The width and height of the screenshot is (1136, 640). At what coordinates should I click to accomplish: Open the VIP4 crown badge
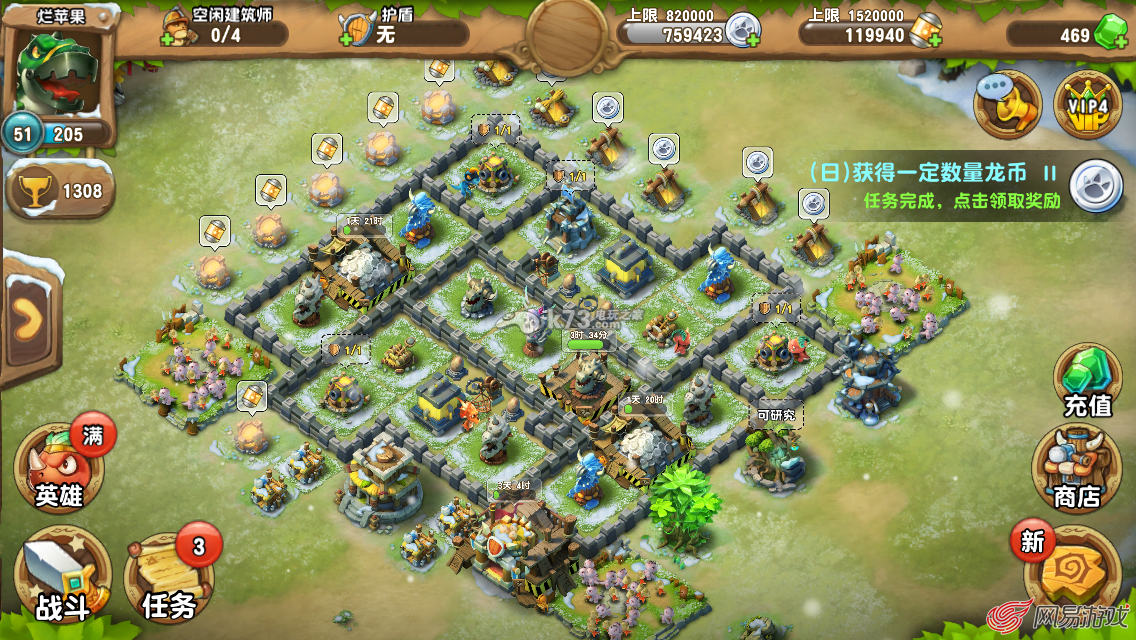pyautogui.click(x=1087, y=104)
